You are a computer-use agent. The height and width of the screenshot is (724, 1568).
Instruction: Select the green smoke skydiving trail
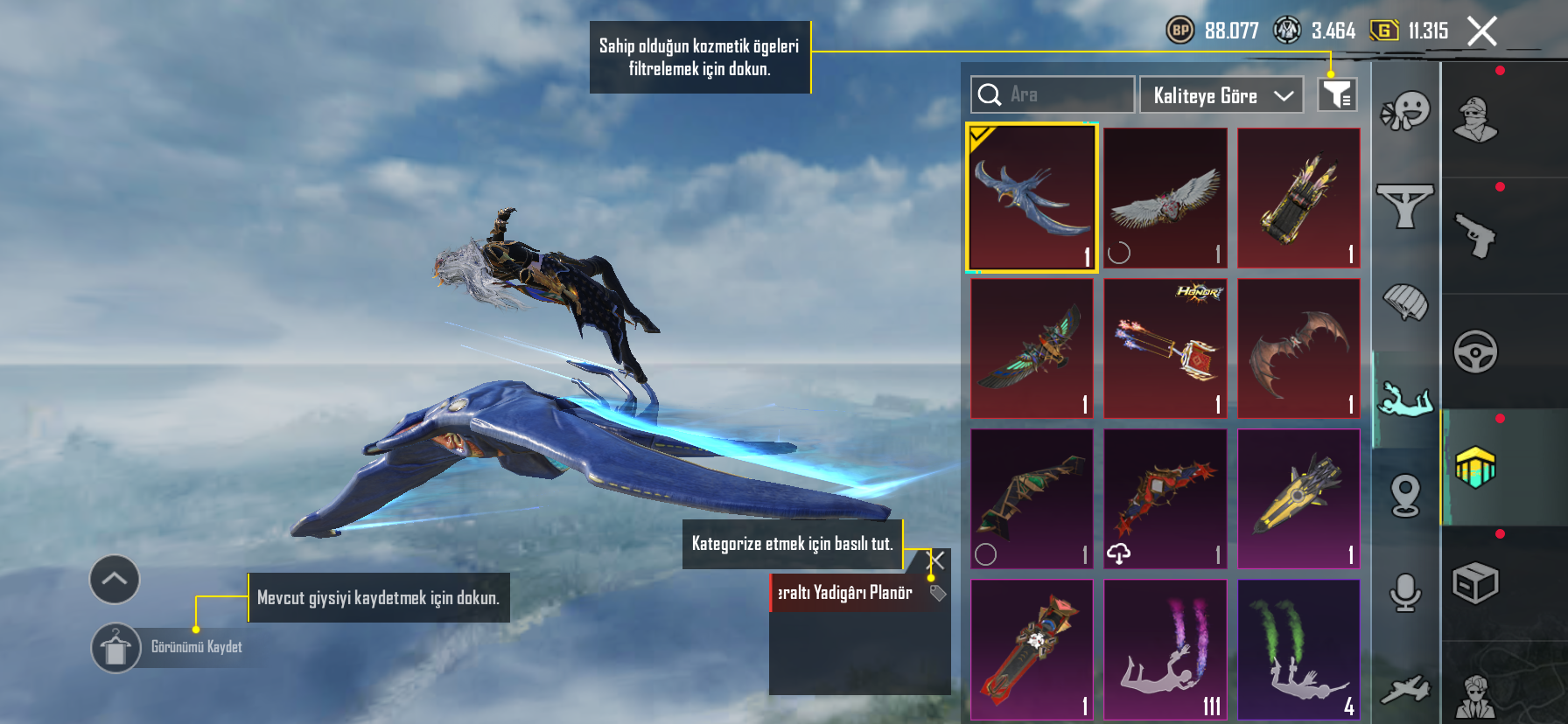(1298, 649)
